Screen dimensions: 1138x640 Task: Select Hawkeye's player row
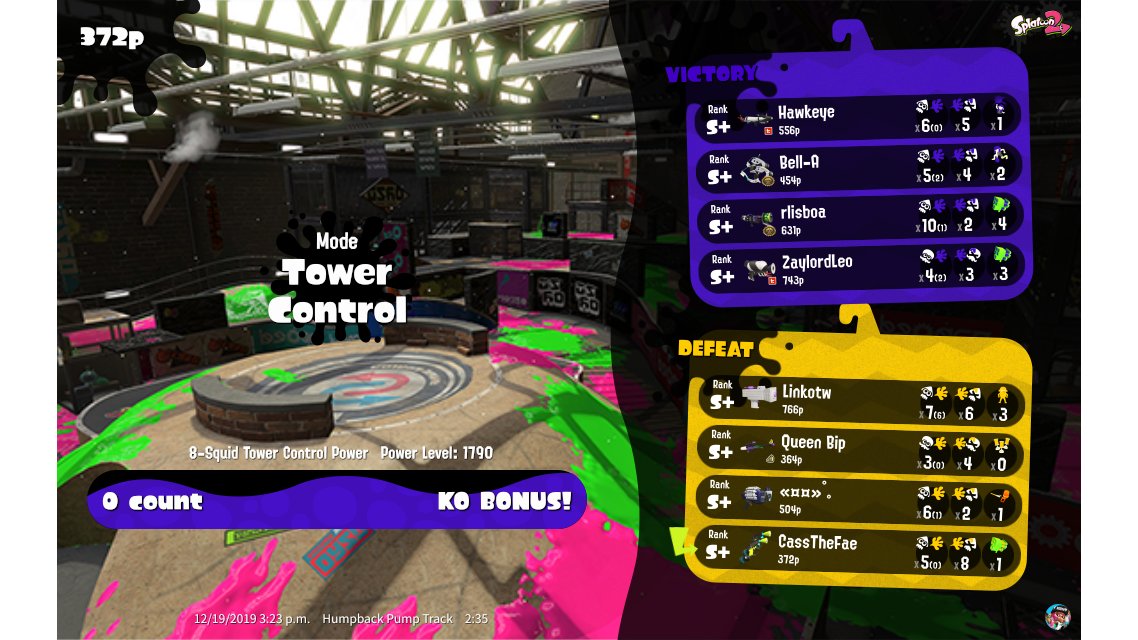click(x=858, y=117)
